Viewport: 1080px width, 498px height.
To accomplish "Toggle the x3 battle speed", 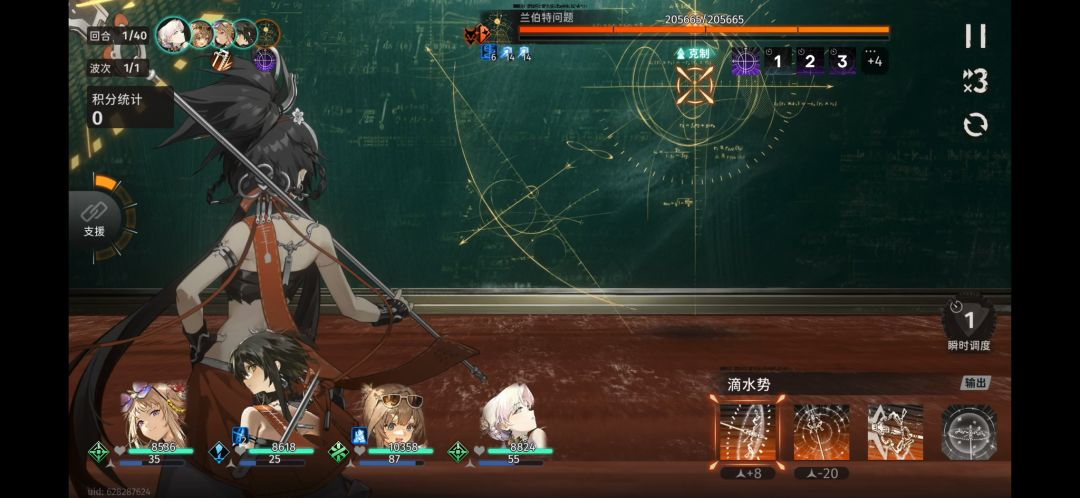I will 975,81.
